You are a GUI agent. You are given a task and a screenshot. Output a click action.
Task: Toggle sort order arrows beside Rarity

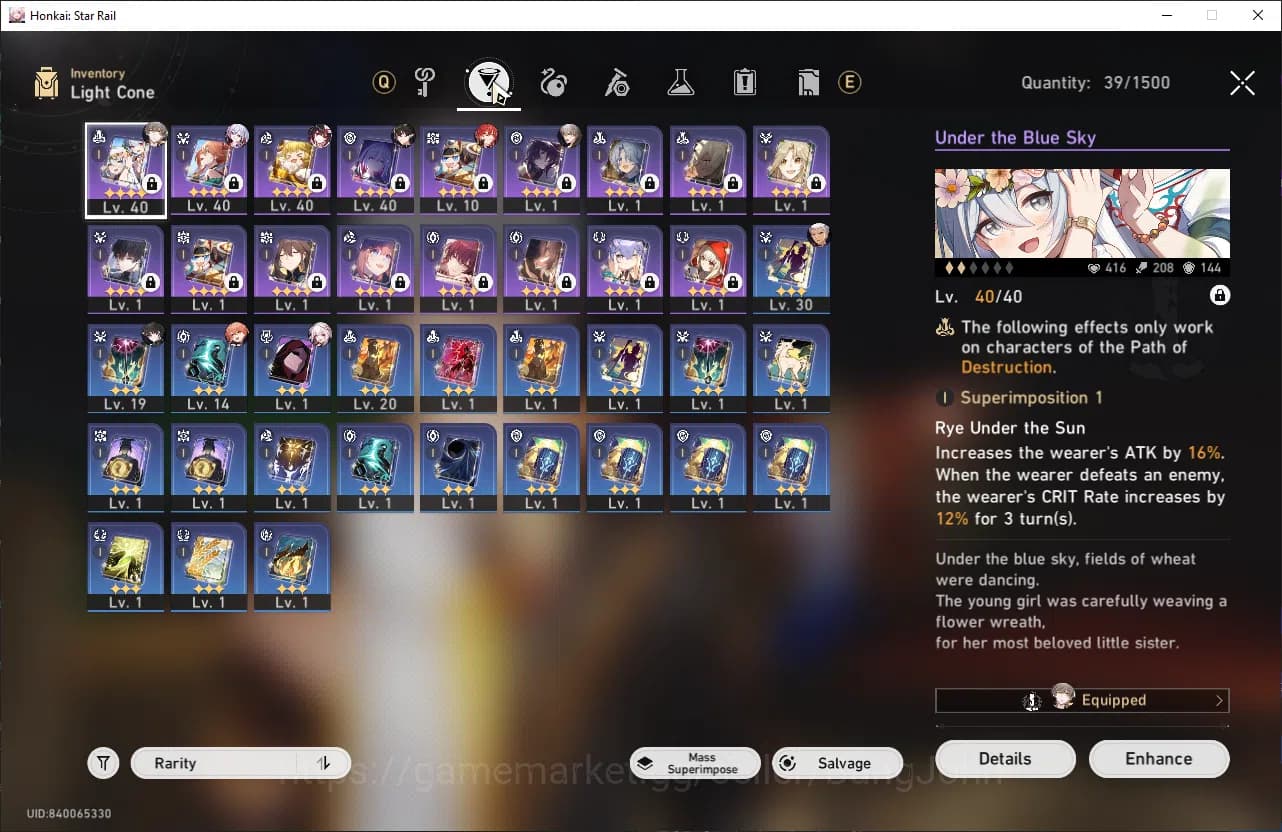323,762
